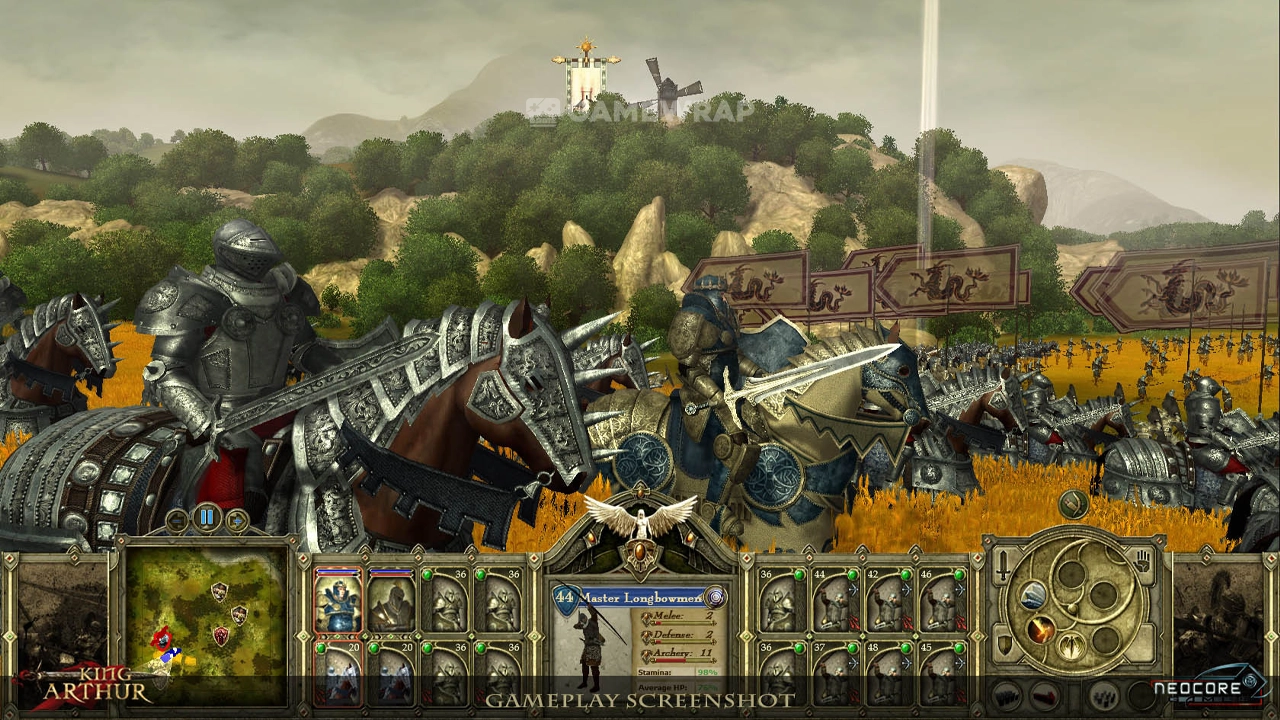Select the dark-helmeted knight hero portrait
This screenshot has width=1280, height=720.
[x=391, y=601]
